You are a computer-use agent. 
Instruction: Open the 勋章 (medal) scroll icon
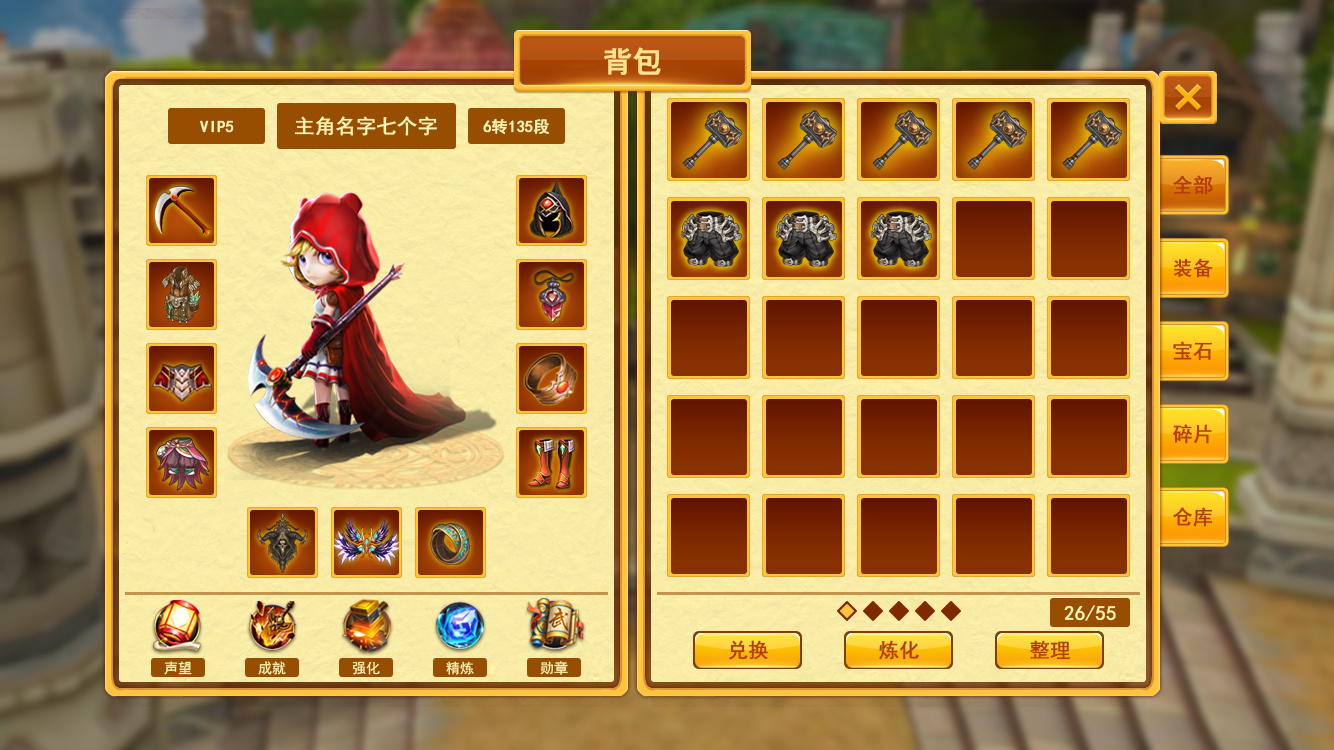coord(554,628)
